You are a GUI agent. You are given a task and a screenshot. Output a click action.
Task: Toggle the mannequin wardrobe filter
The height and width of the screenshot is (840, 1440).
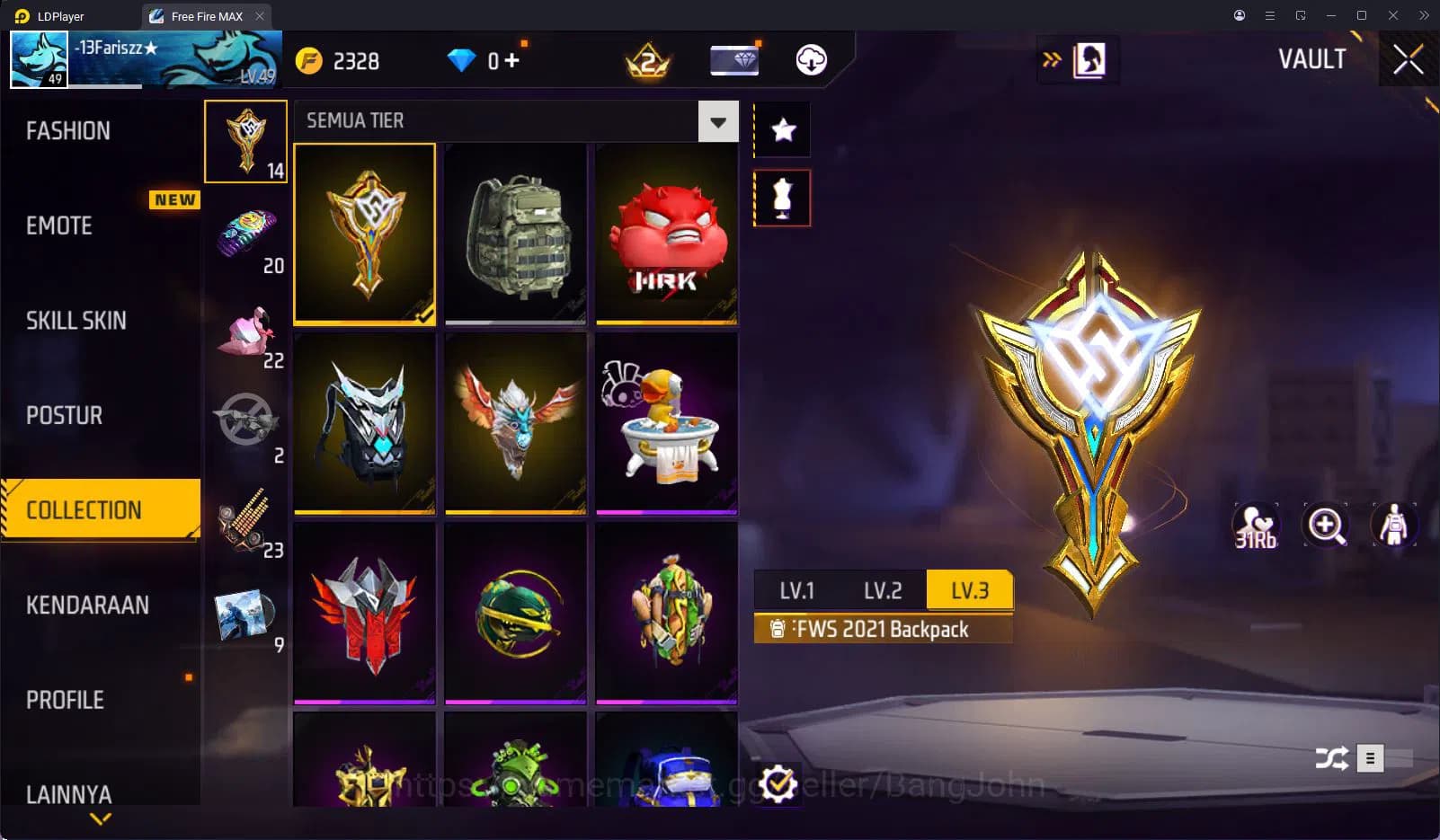tap(781, 197)
